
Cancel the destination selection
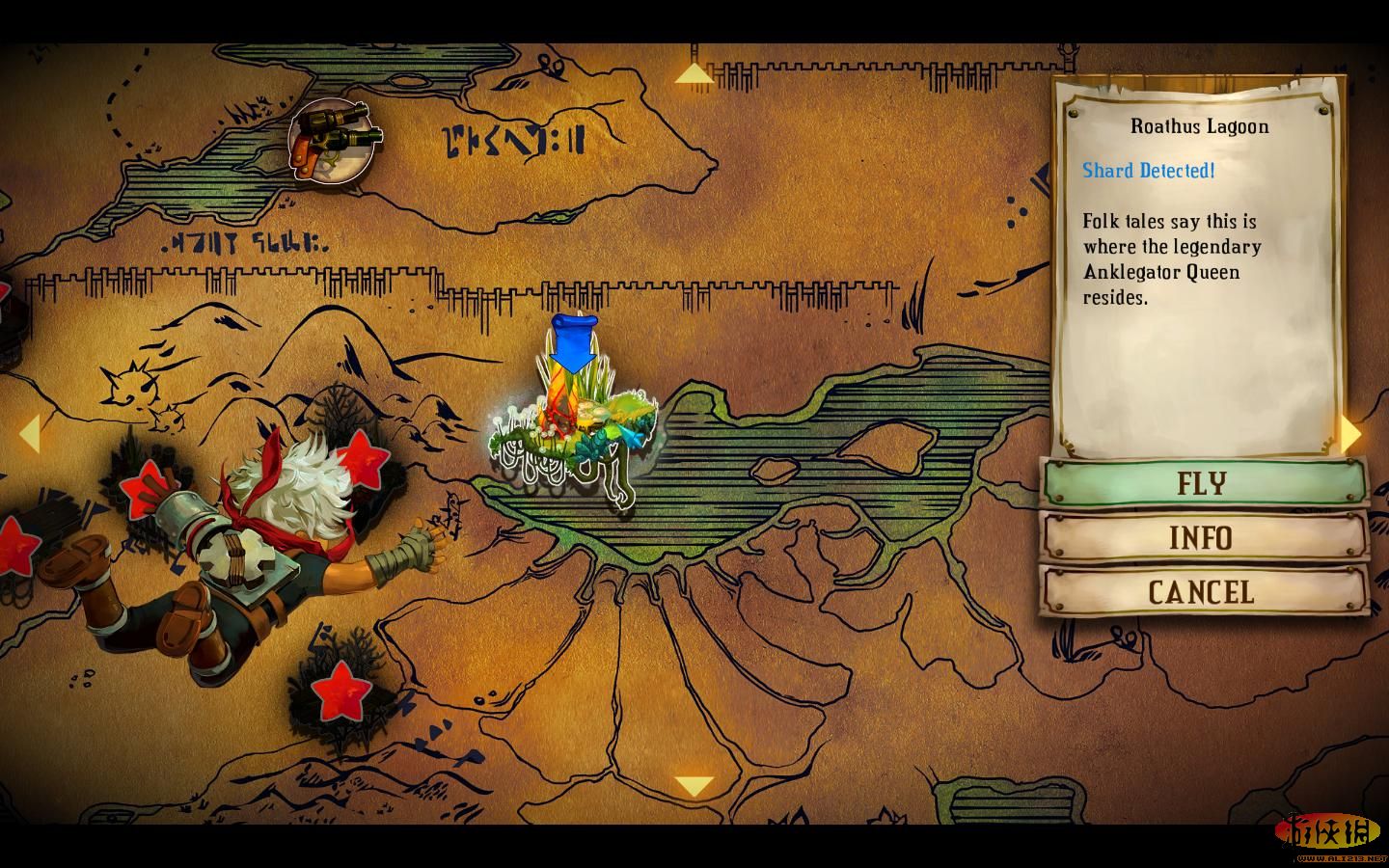[1202, 591]
